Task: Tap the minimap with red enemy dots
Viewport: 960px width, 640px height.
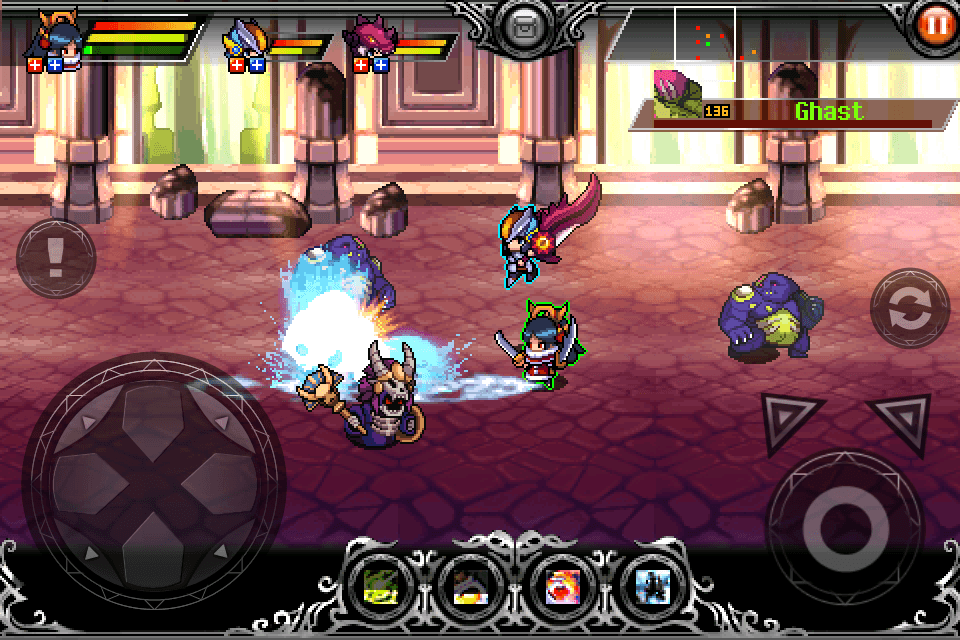Action: pos(705,42)
